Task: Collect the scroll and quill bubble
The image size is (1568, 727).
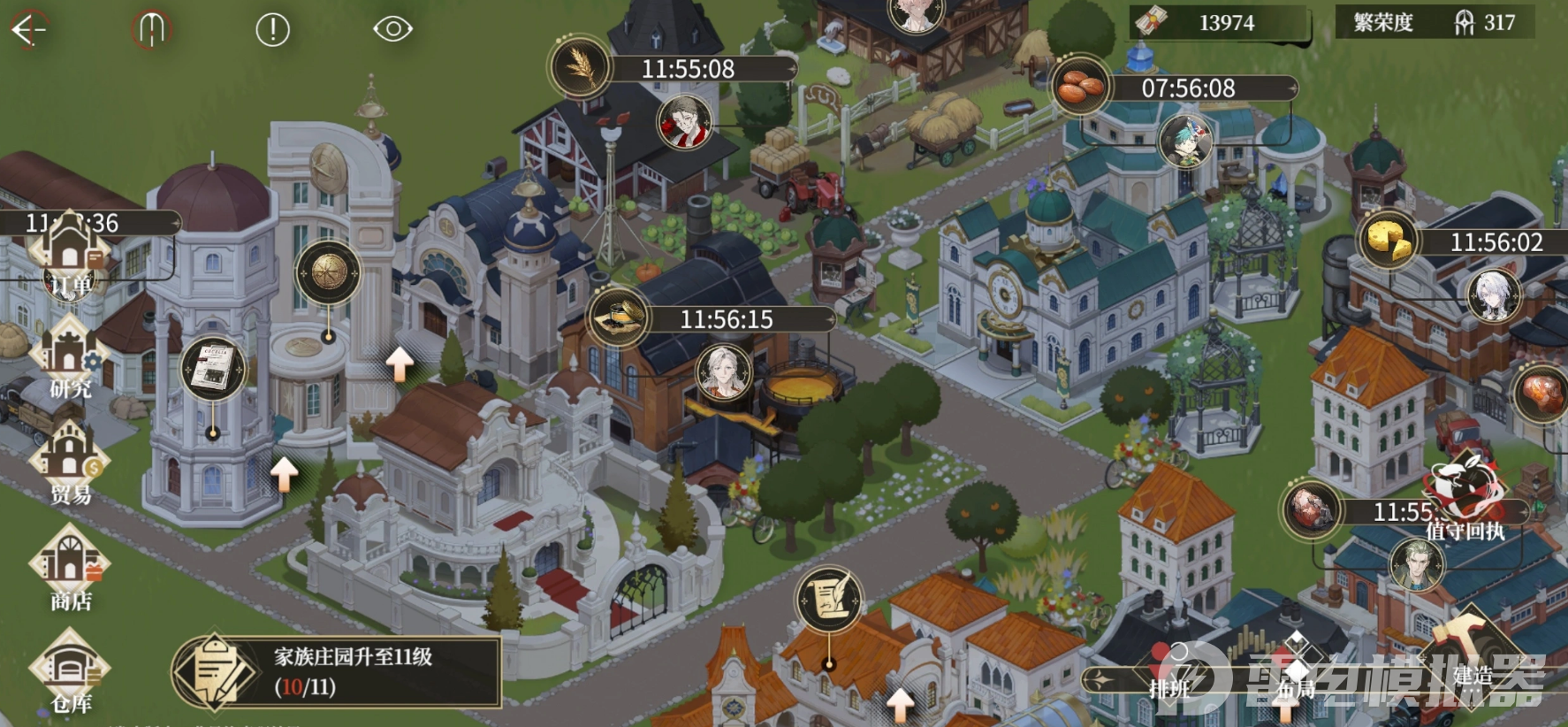Action: pos(829,599)
